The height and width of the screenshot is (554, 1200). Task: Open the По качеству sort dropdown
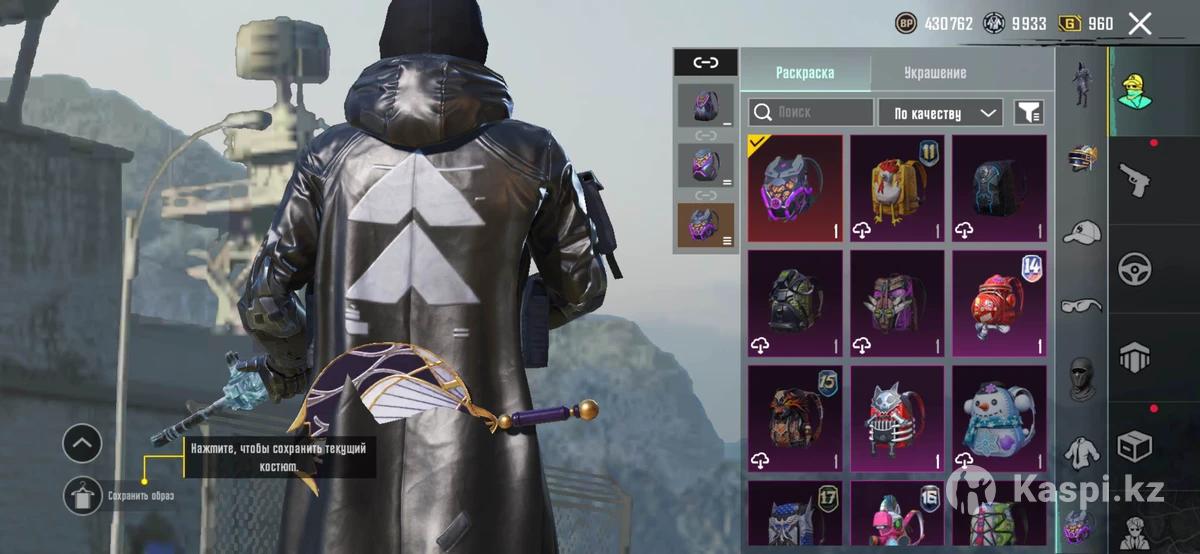point(940,112)
